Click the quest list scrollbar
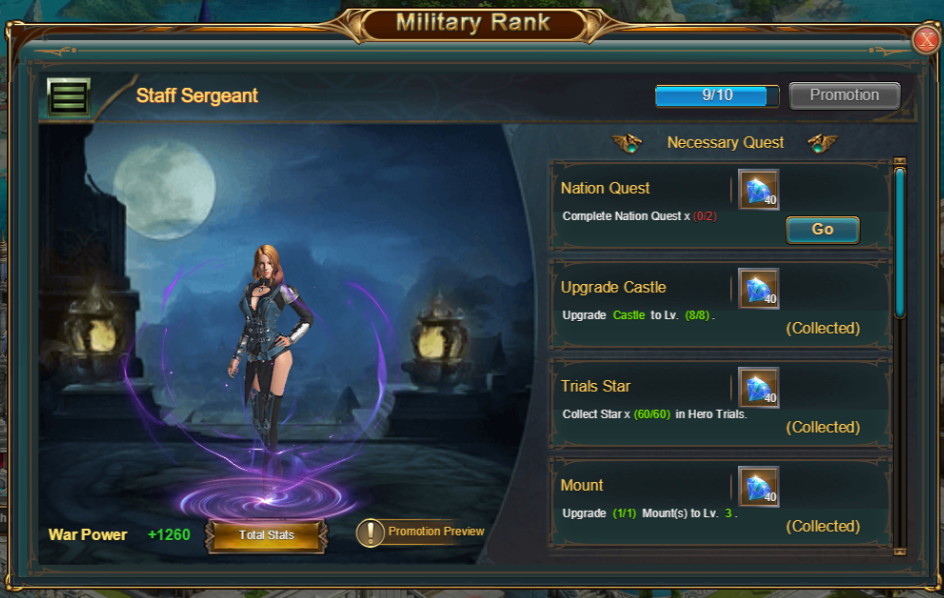The image size is (944, 598). 900,242
